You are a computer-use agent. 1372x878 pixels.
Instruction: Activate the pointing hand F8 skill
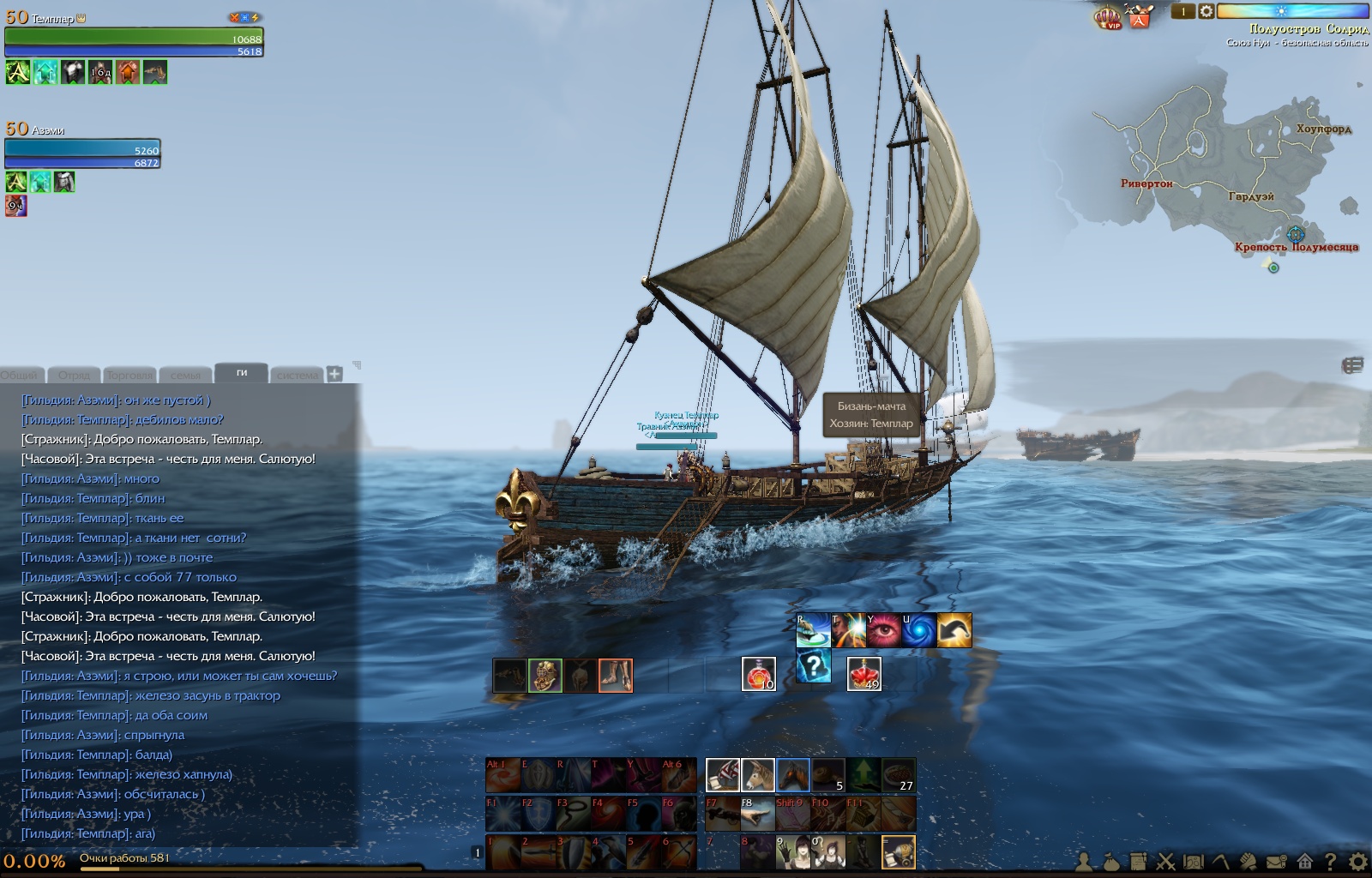point(758,814)
